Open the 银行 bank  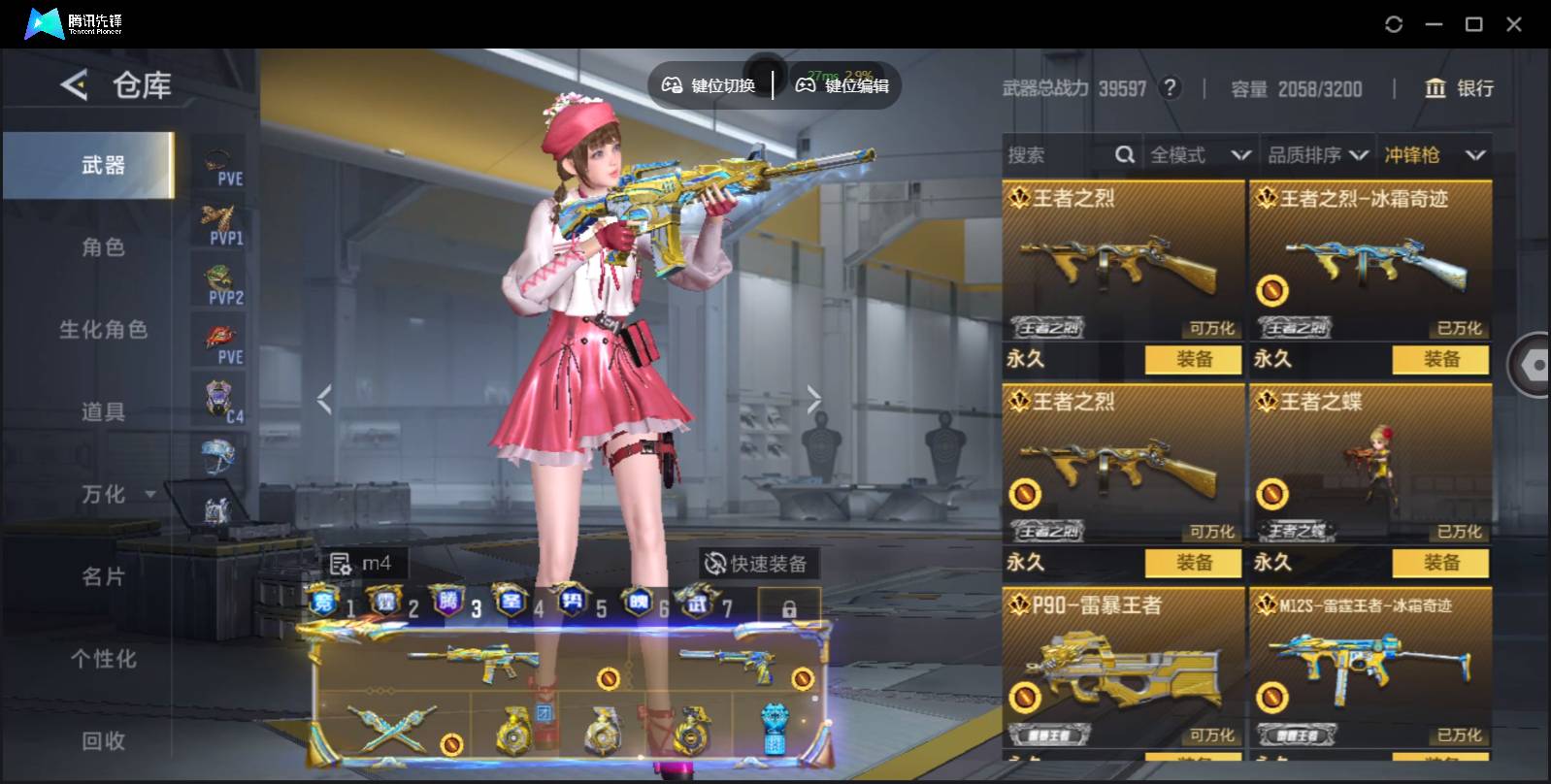click(1459, 88)
